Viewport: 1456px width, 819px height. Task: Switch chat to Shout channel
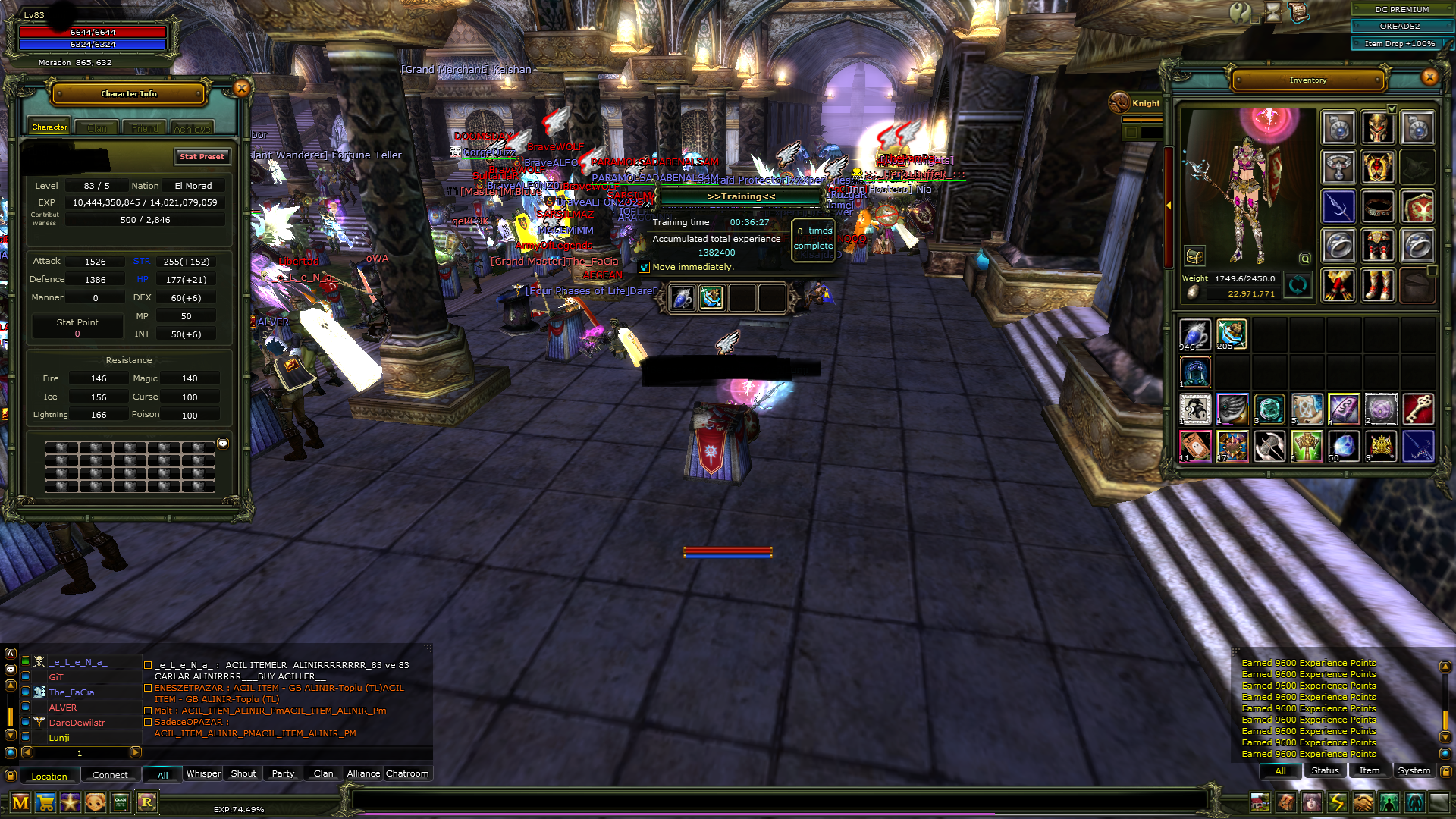[243, 773]
